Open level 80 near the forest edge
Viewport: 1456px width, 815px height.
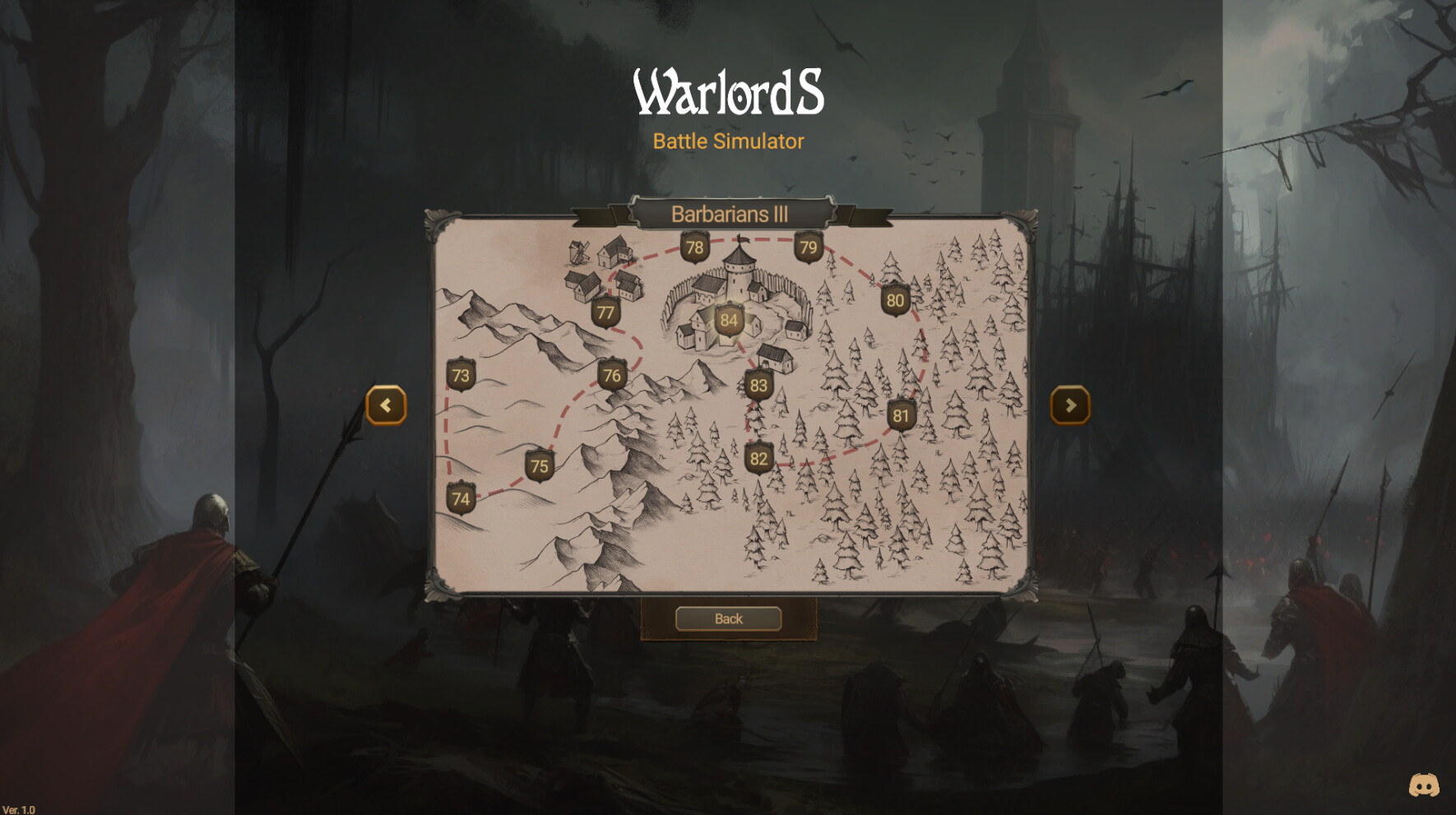pyautogui.click(x=895, y=301)
